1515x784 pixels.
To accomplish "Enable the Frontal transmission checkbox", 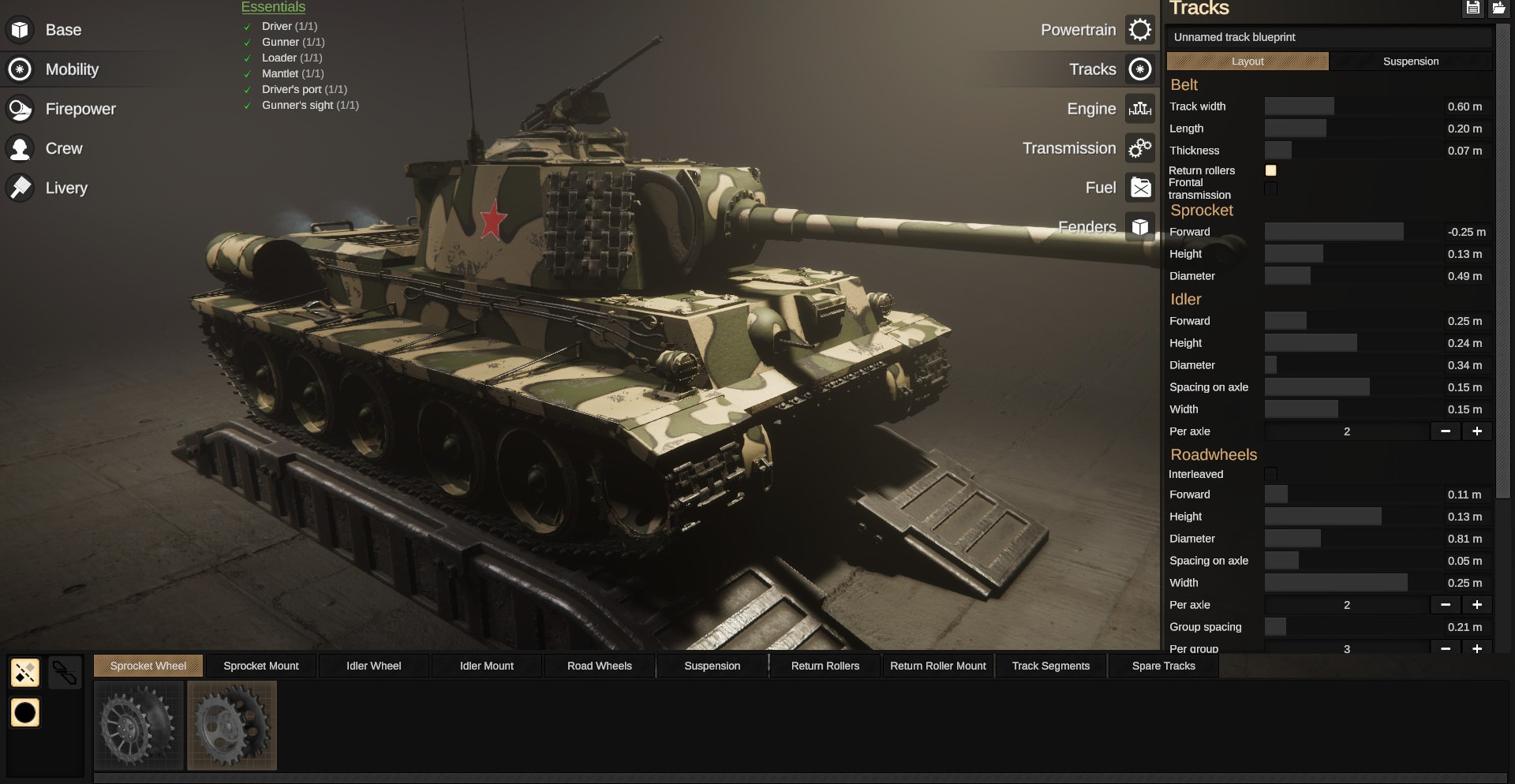I will tap(1270, 189).
